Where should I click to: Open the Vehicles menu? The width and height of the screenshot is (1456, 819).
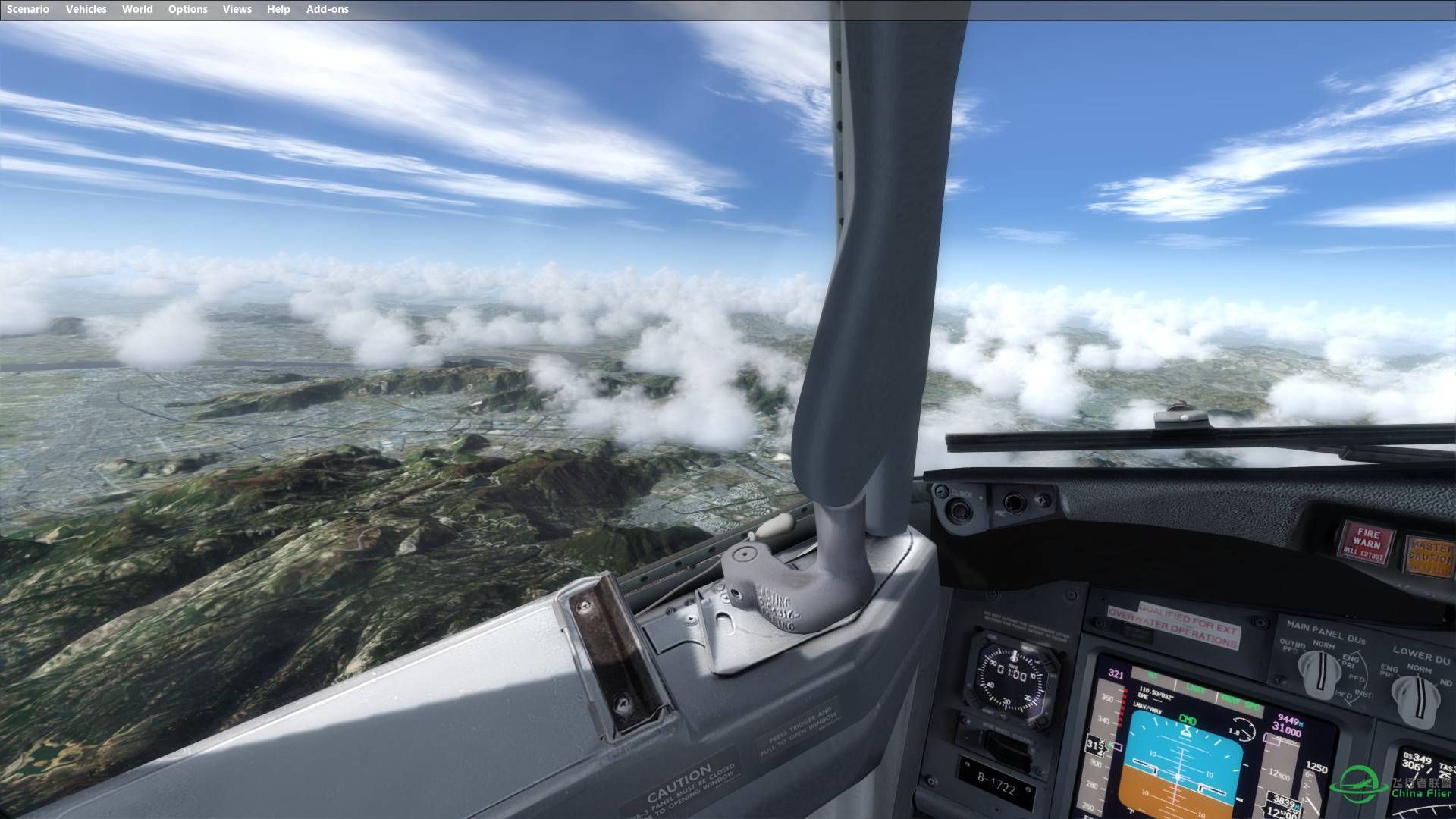click(x=86, y=9)
